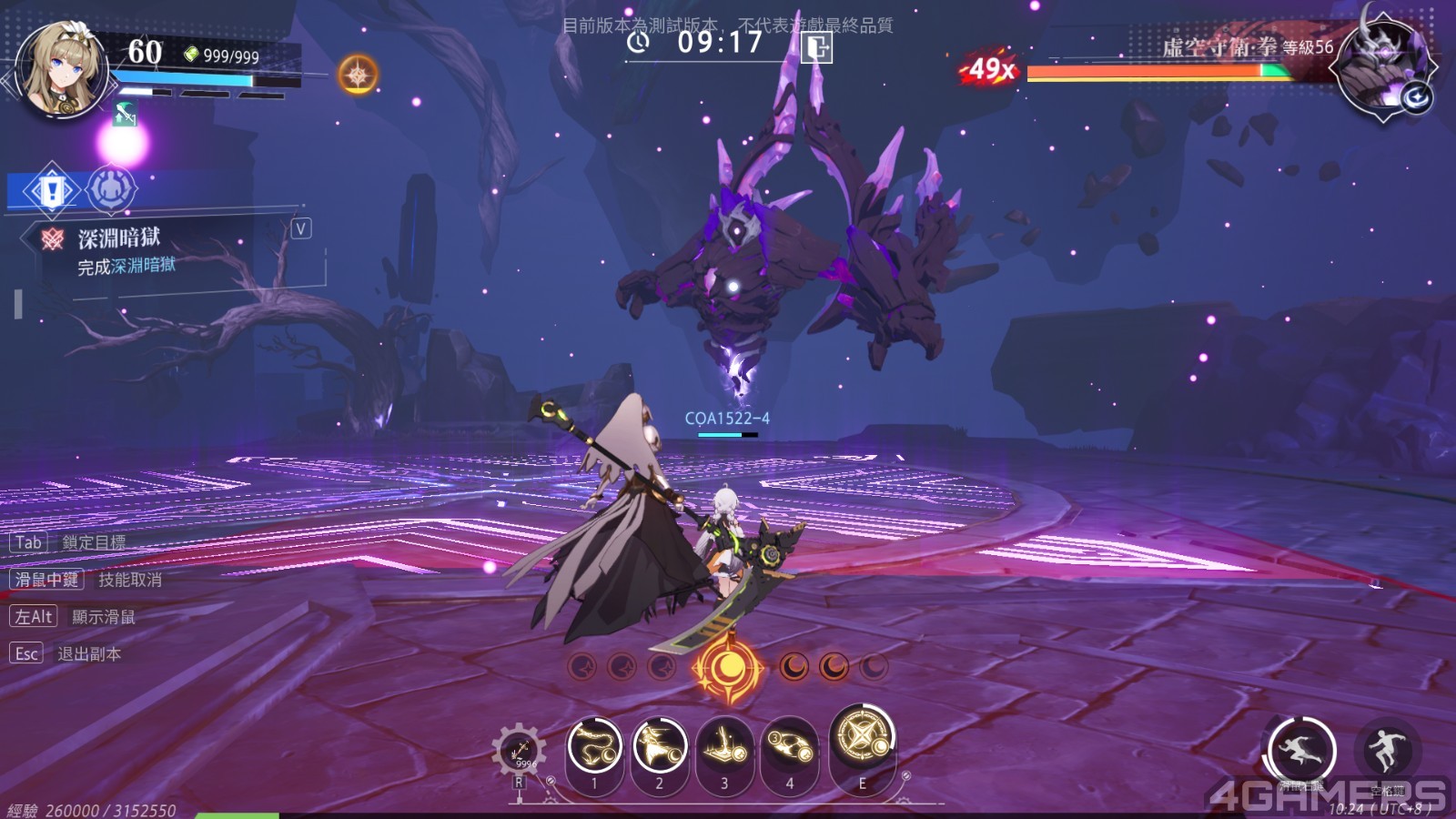Activate the dodge dash button

click(1301, 751)
